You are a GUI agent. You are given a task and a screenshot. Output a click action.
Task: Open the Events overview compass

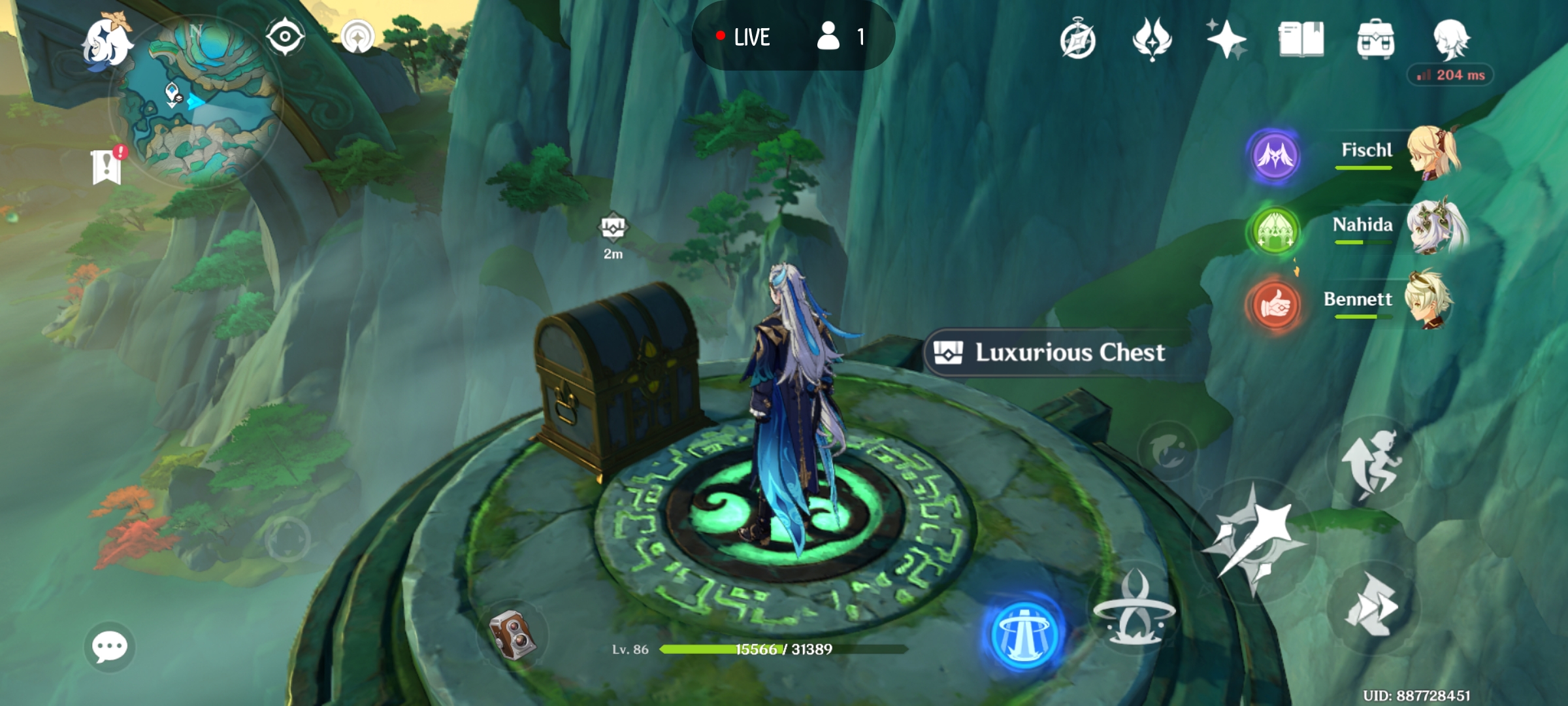(x=1077, y=39)
